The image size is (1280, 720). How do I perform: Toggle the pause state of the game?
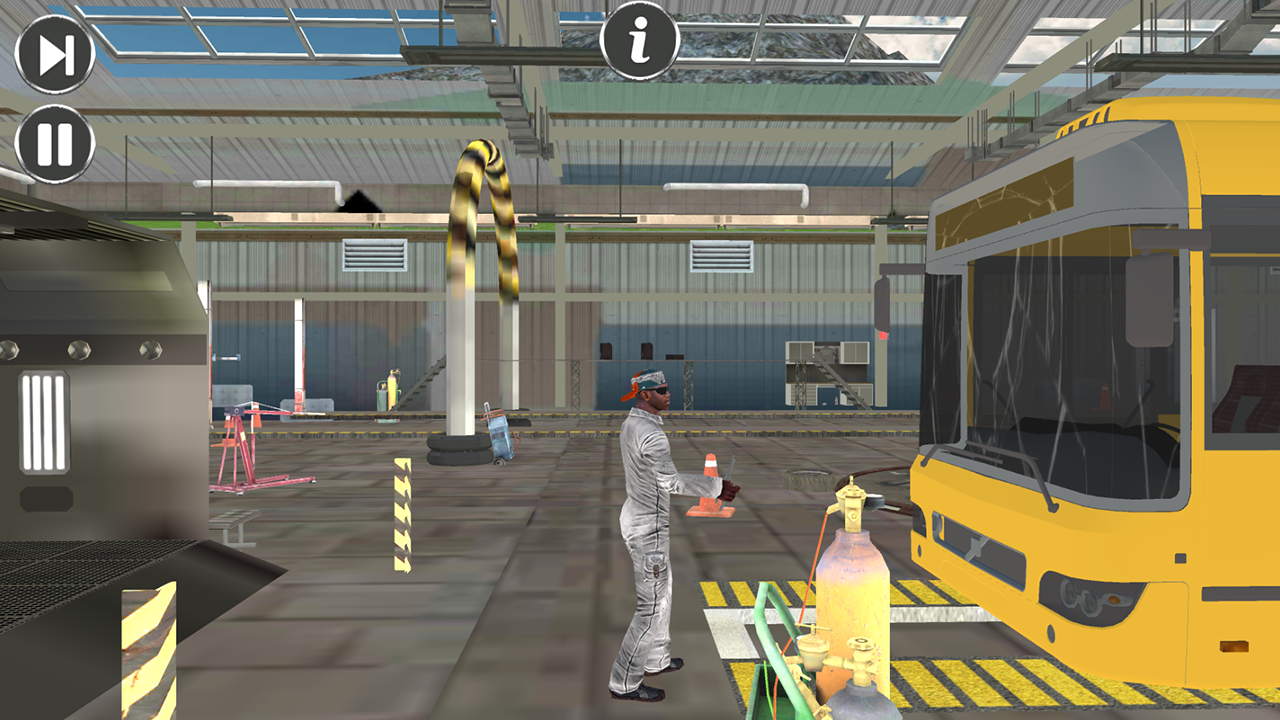[55, 143]
